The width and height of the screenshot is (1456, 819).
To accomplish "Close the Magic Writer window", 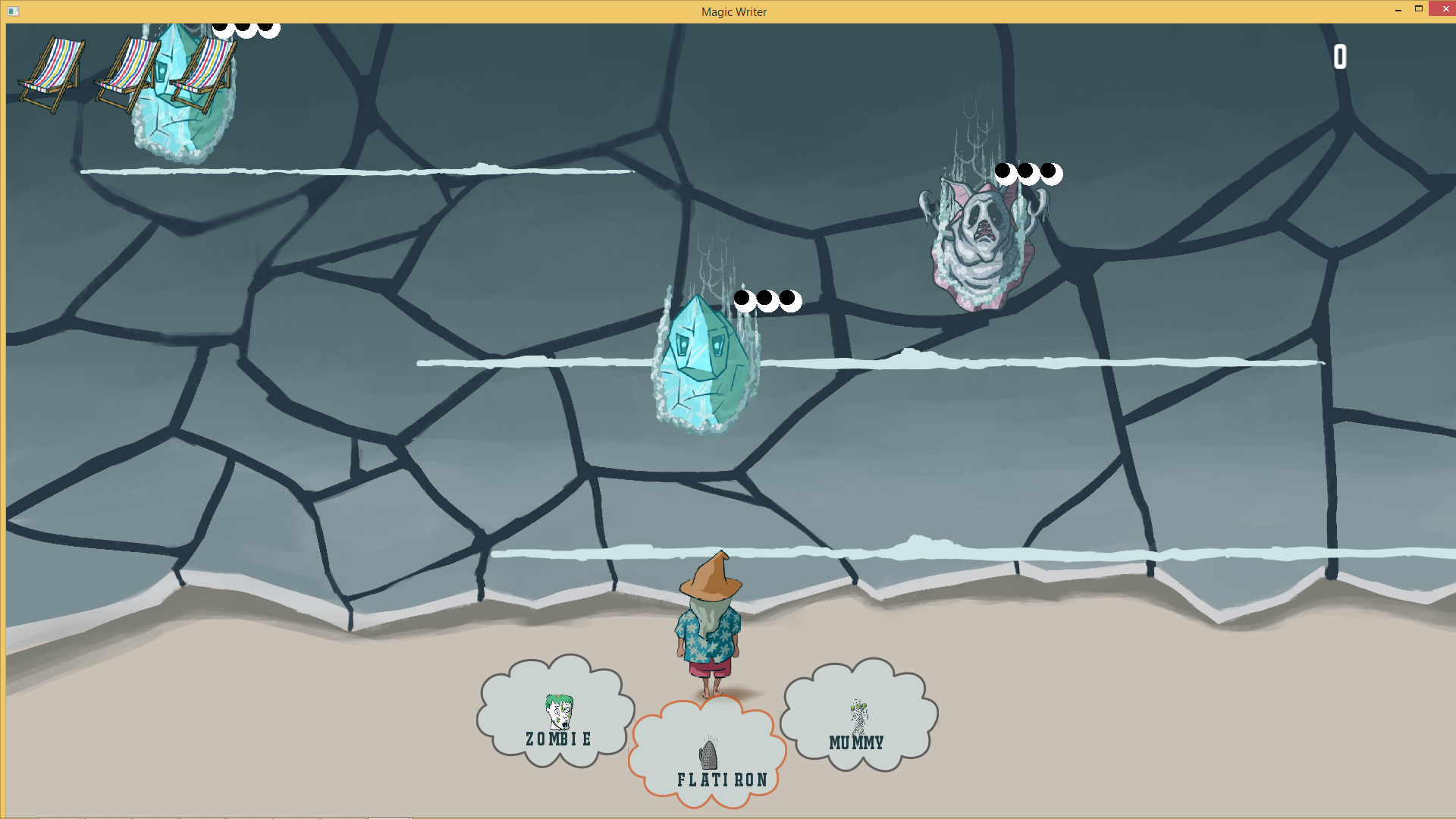I will [1442, 9].
